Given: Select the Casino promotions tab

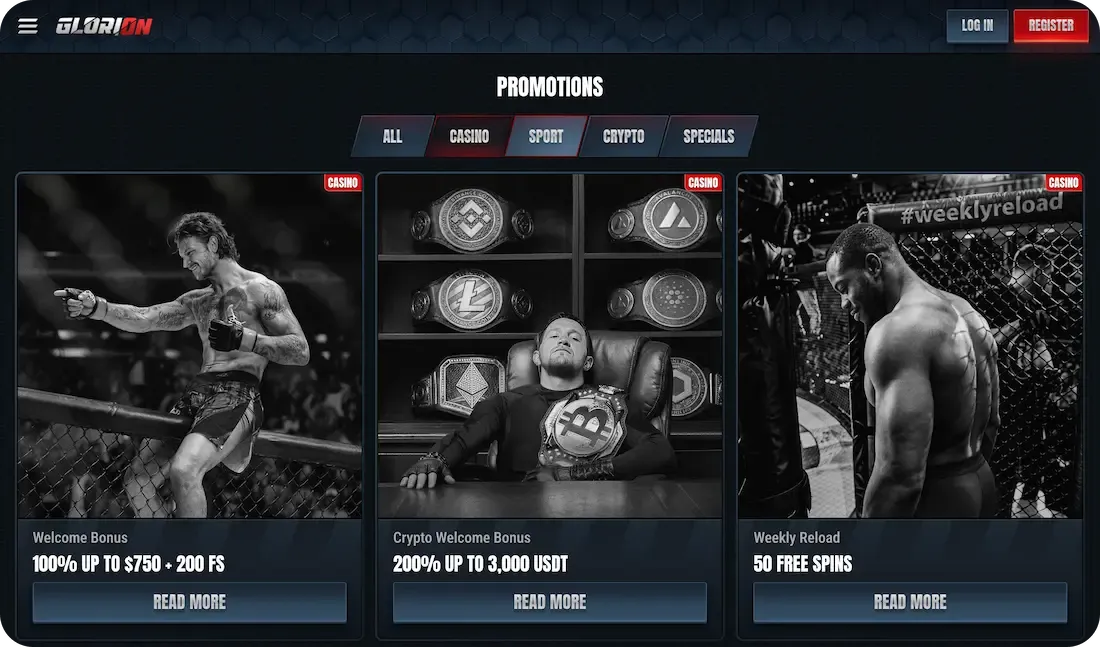Looking at the screenshot, I should click(469, 136).
